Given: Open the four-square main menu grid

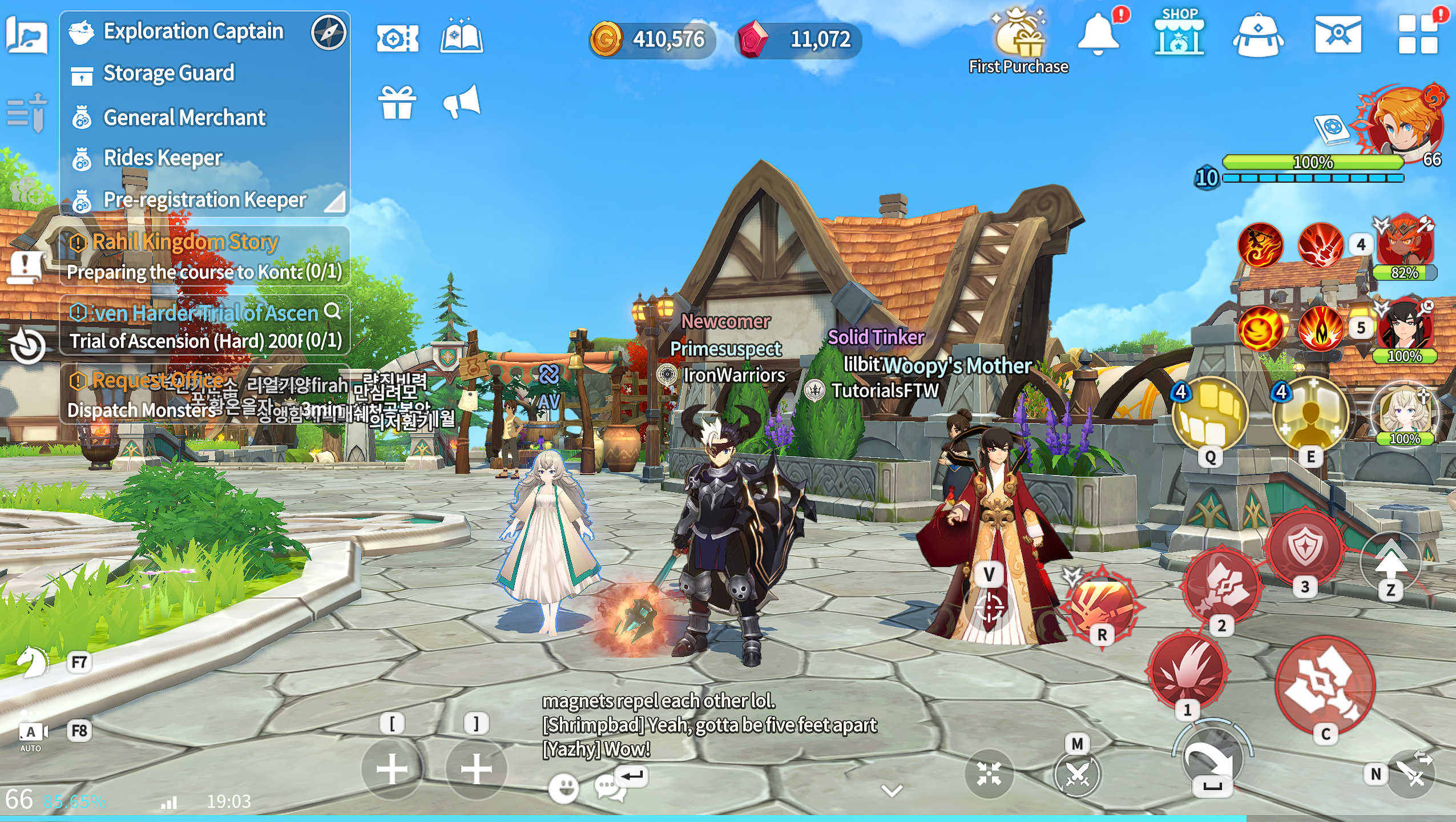Looking at the screenshot, I should (1417, 34).
